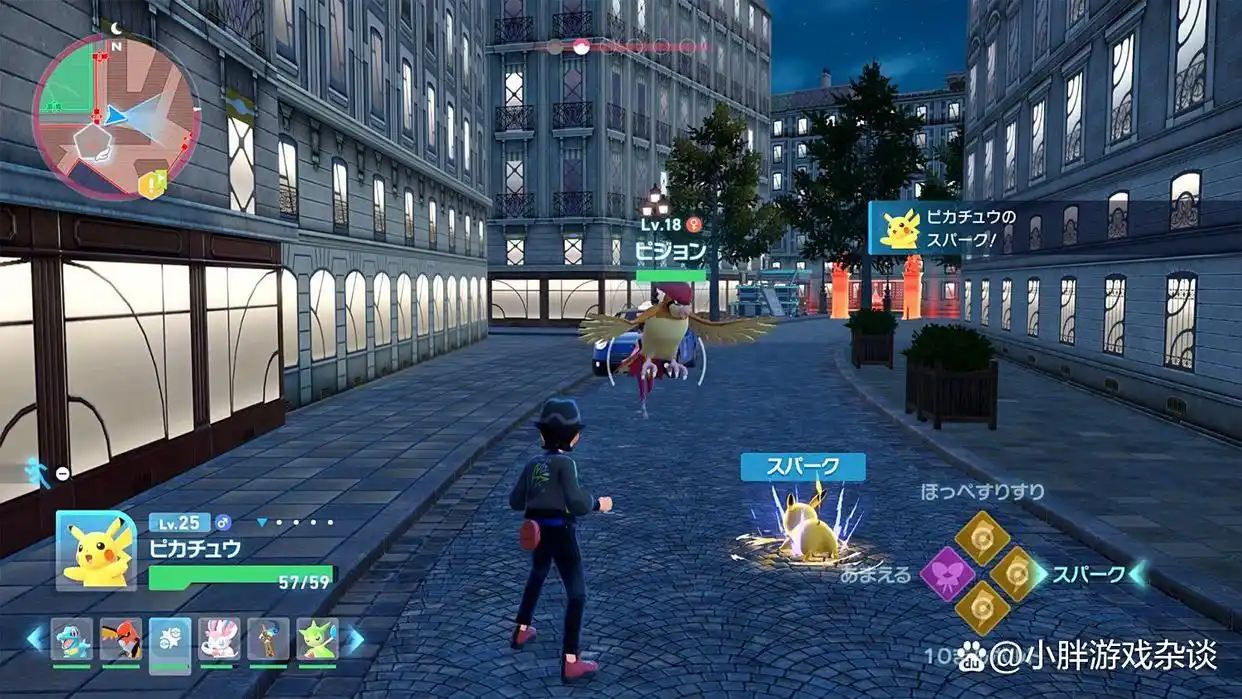Select Pikachu's large portrait
This screenshot has width=1242, height=699.
tap(96, 550)
